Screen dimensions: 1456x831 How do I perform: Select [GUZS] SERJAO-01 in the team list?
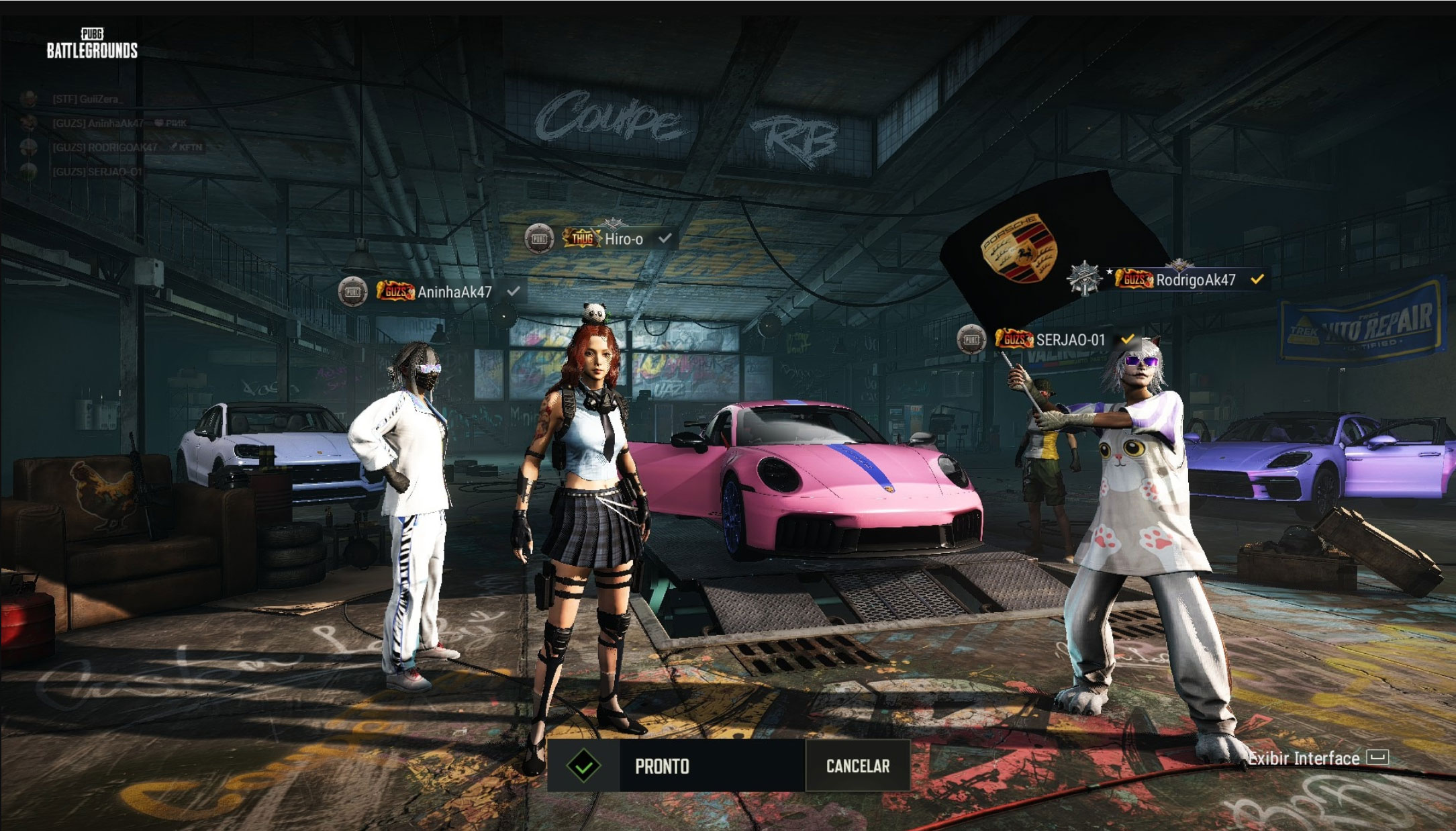[x=97, y=172]
